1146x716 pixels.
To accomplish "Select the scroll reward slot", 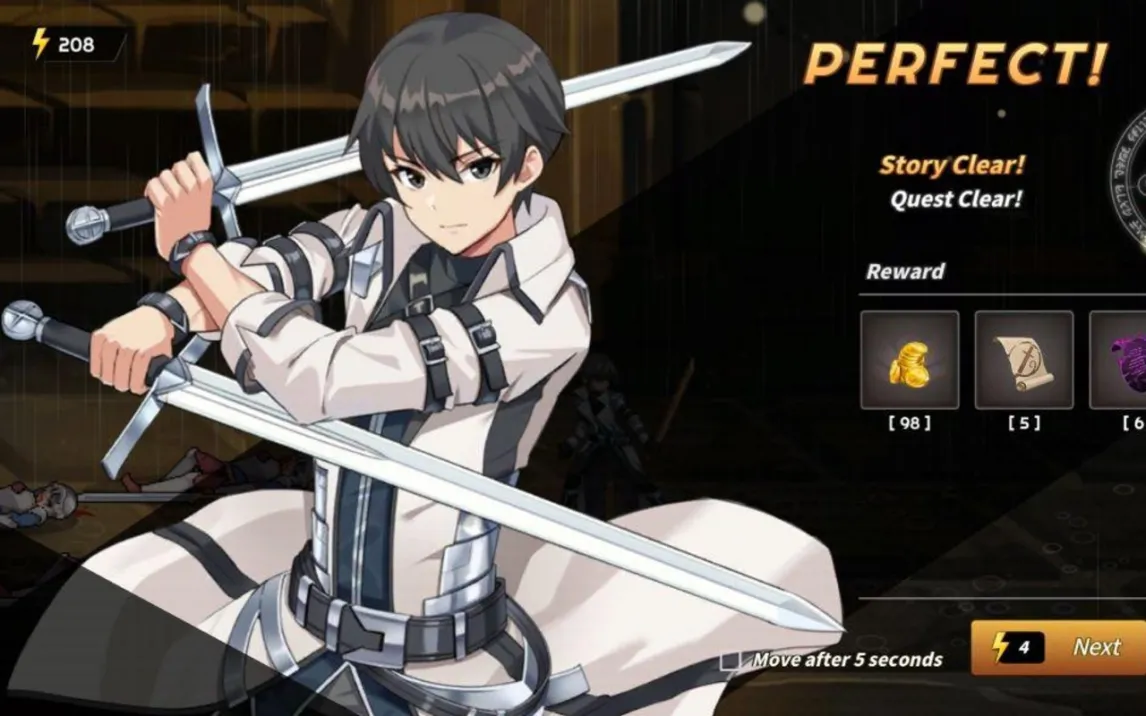I will tap(1024, 360).
